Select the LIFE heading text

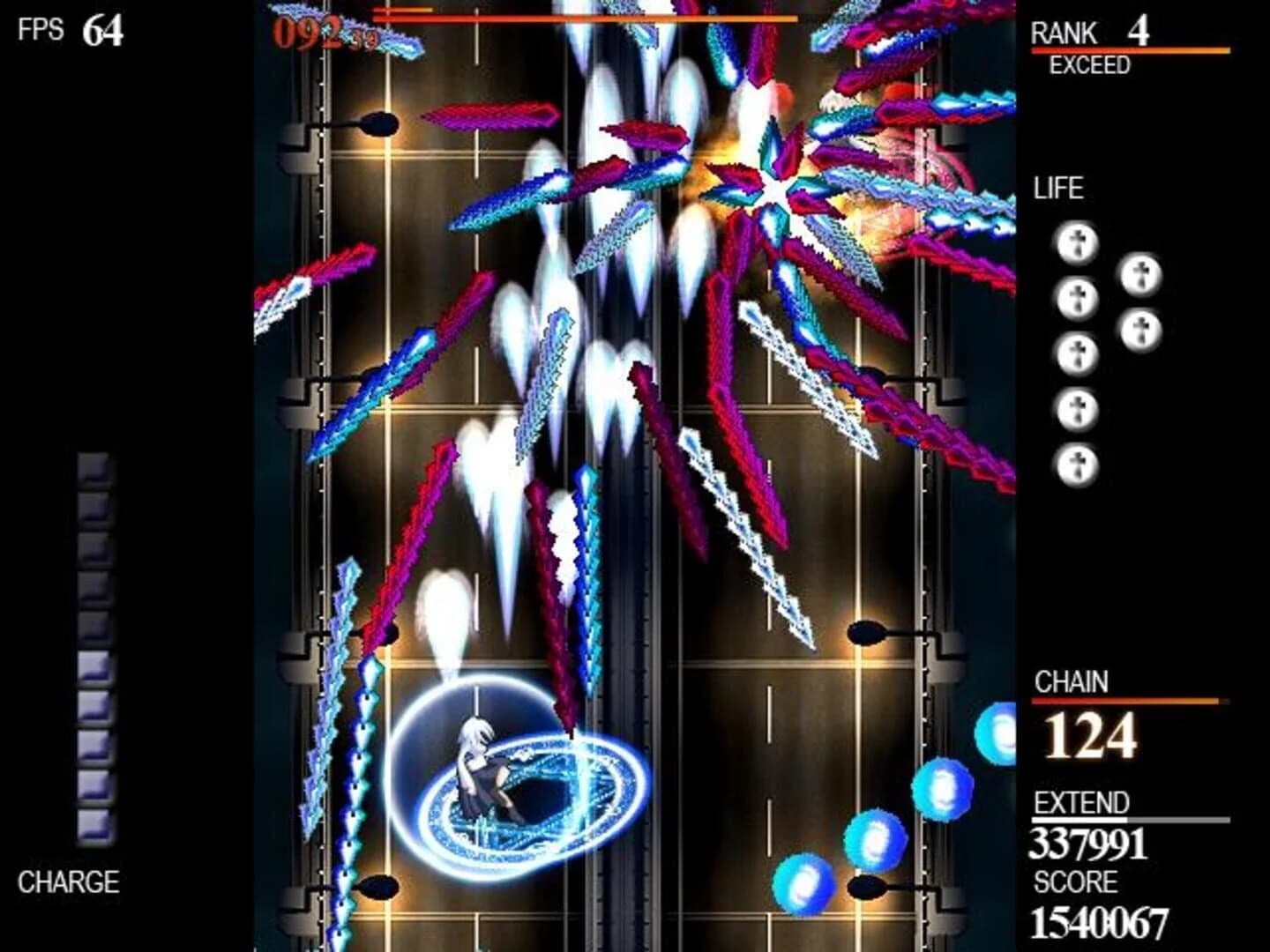[x=1061, y=187]
